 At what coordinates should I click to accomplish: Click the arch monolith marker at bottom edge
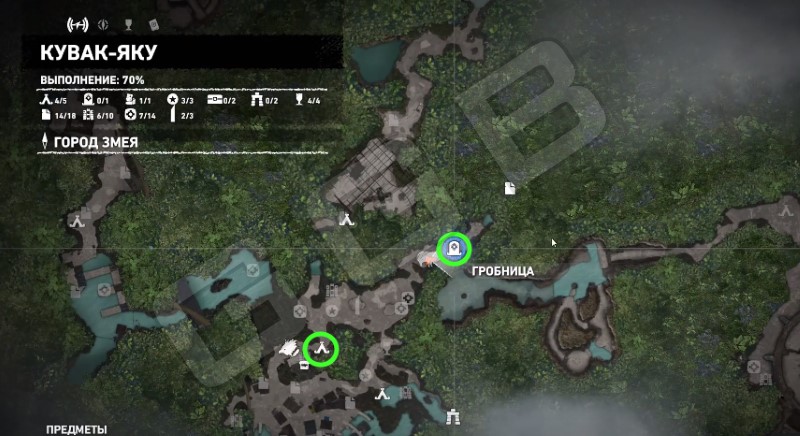454,416
